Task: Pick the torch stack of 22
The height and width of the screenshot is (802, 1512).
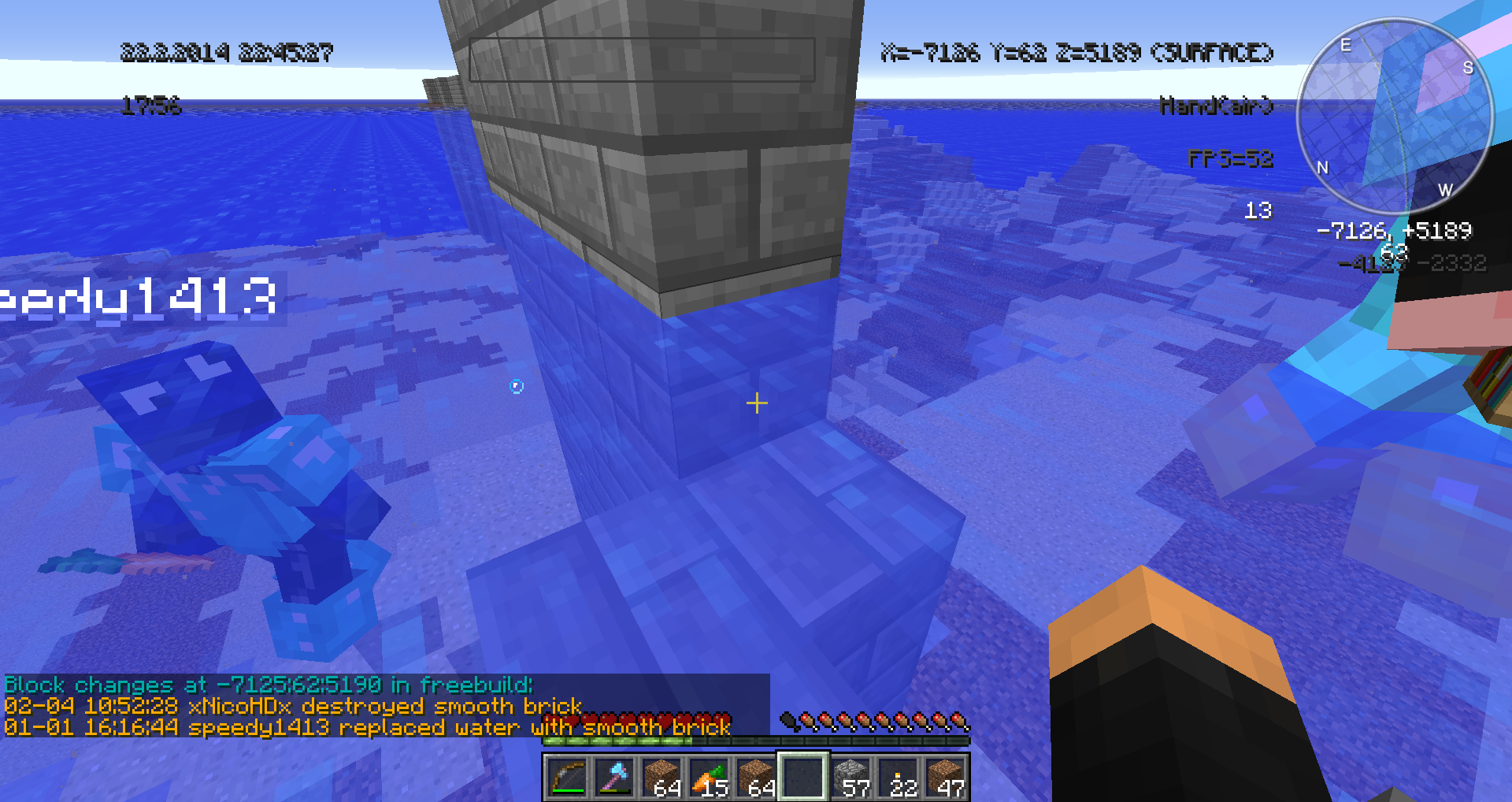Action: click(x=899, y=777)
